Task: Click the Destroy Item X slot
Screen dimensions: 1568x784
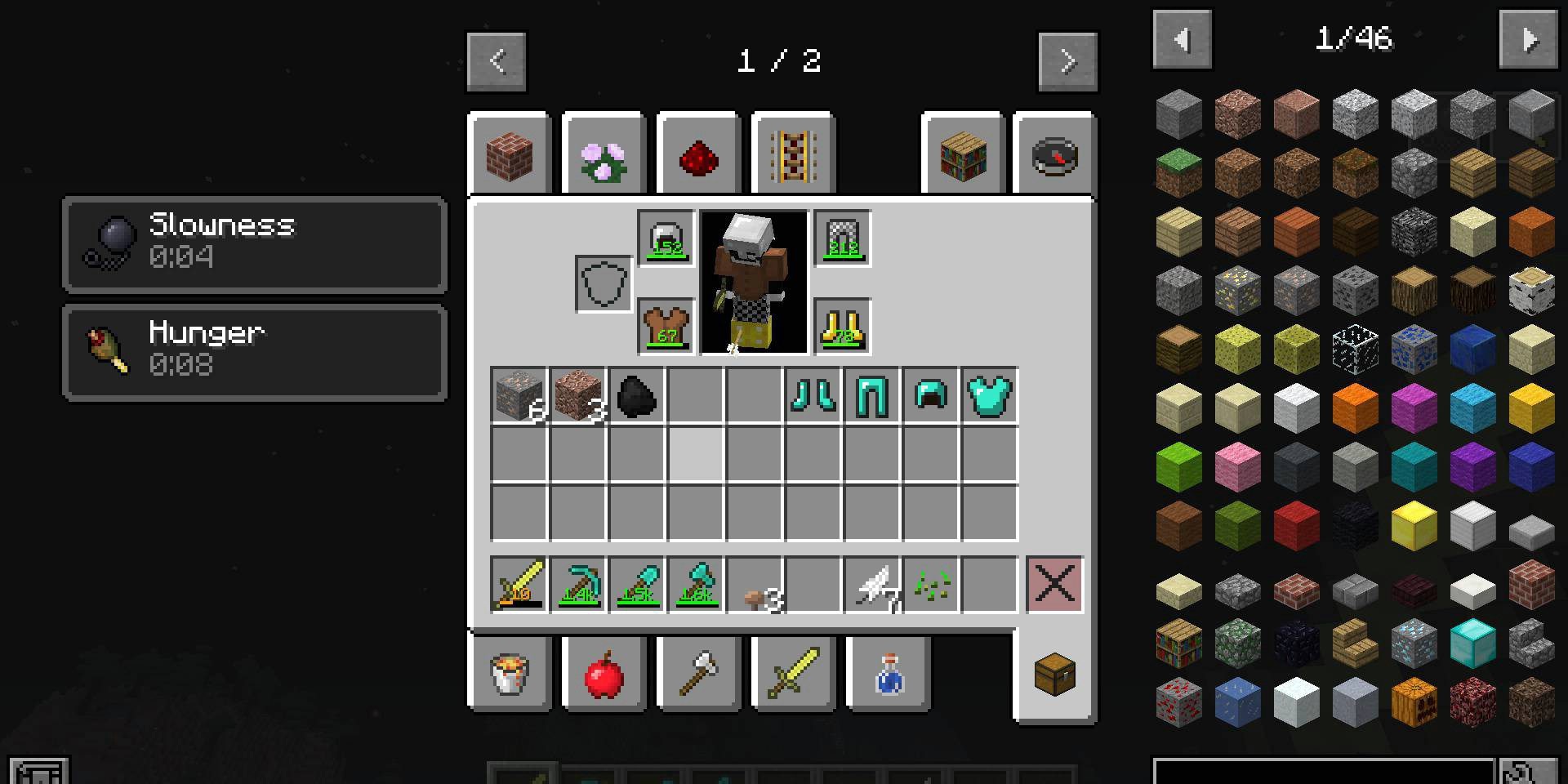Action: [x=1054, y=585]
